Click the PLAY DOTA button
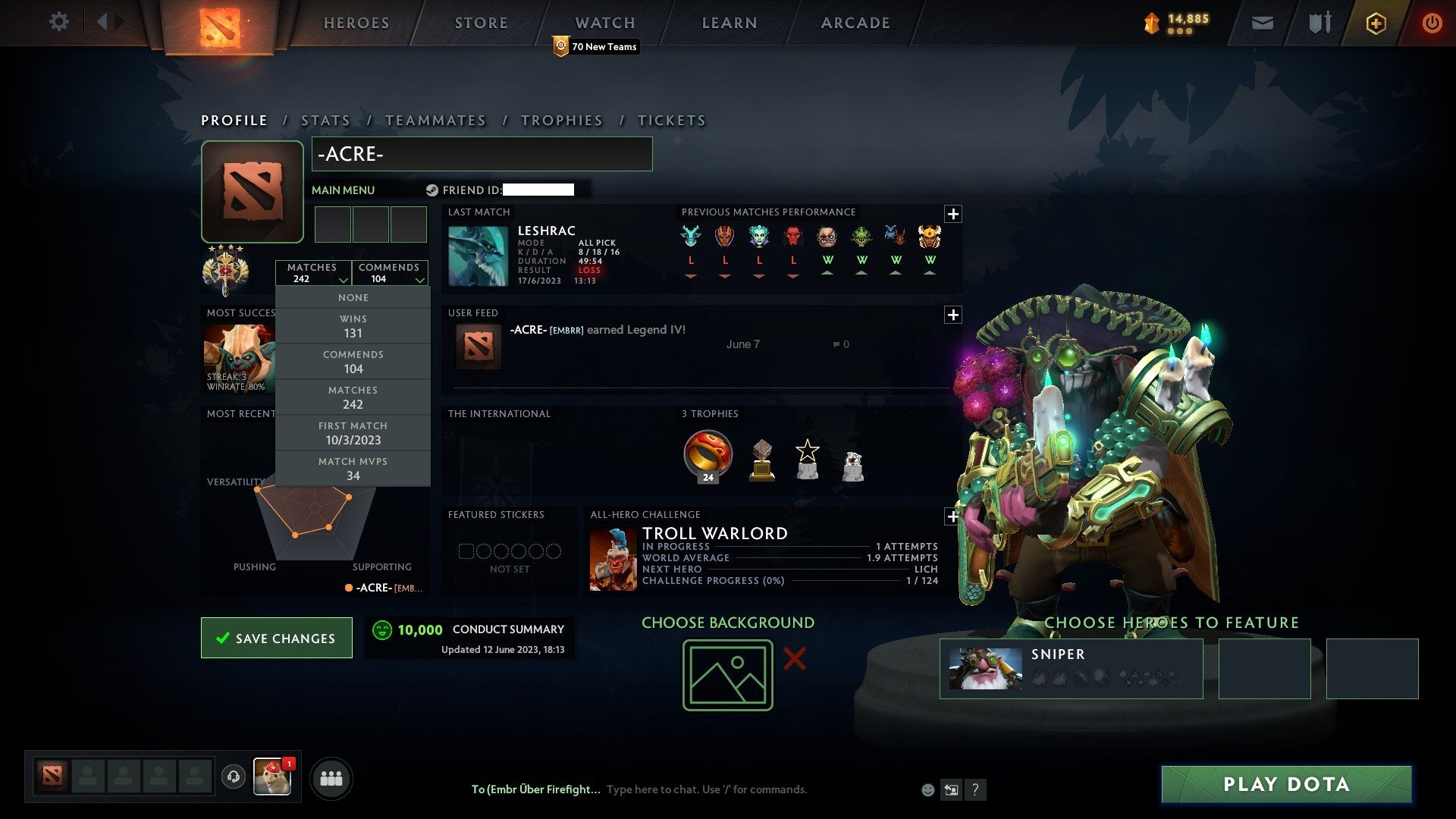Image resolution: width=1456 pixels, height=819 pixels. (x=1285, y=785)
